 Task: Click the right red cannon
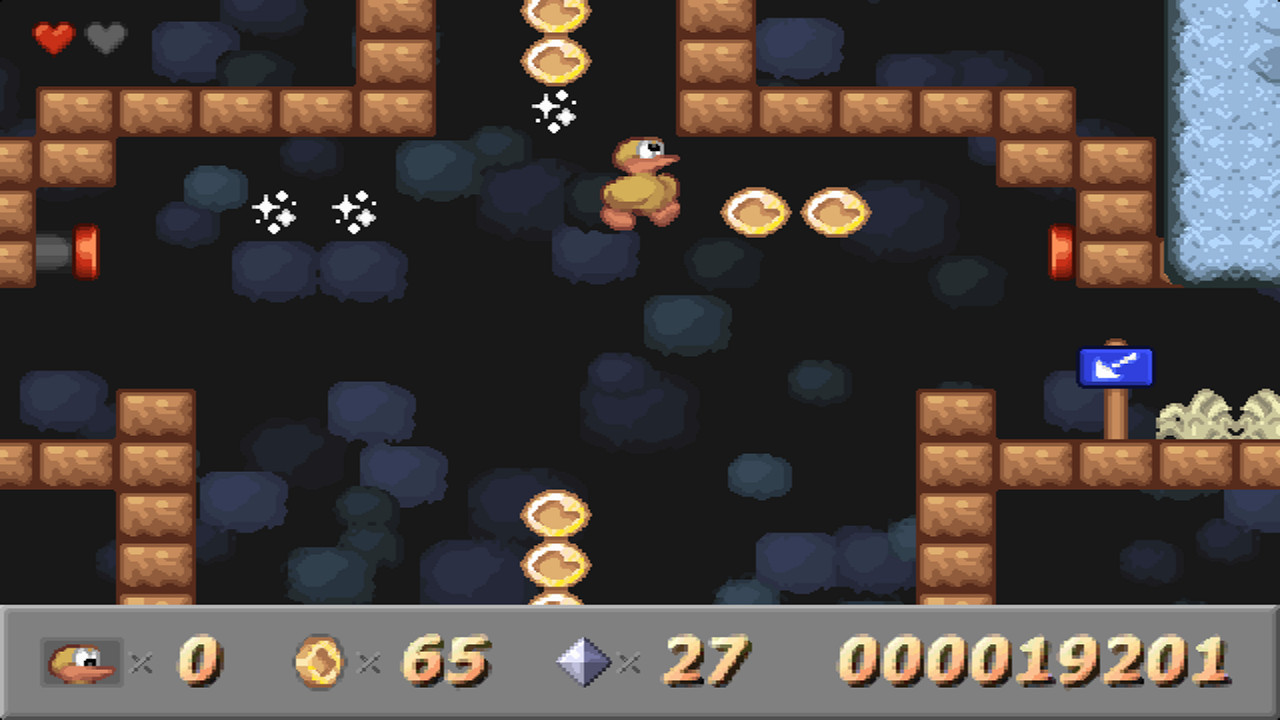[x=1063, y=252]
